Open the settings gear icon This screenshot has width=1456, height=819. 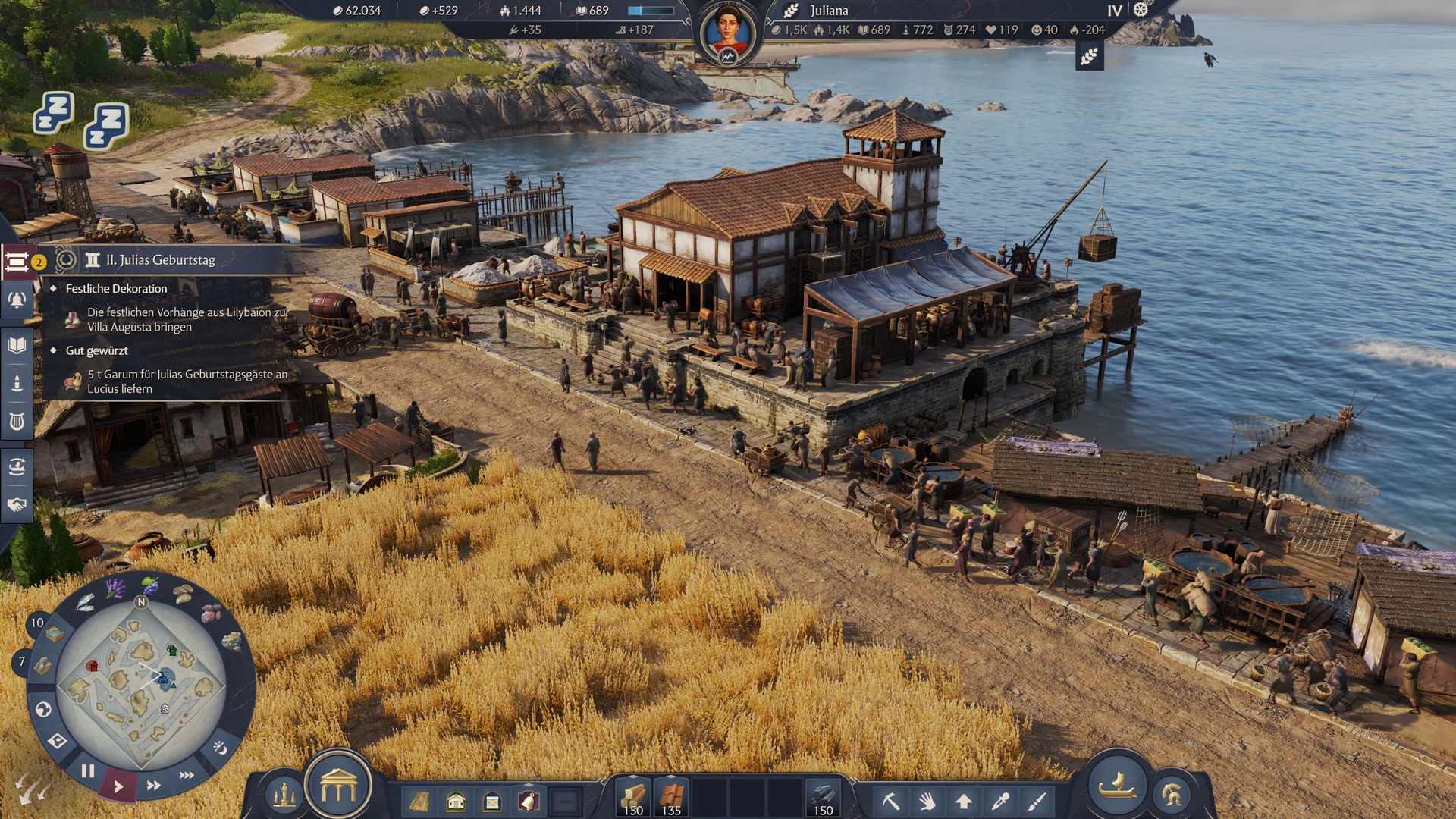(1141, 10)
